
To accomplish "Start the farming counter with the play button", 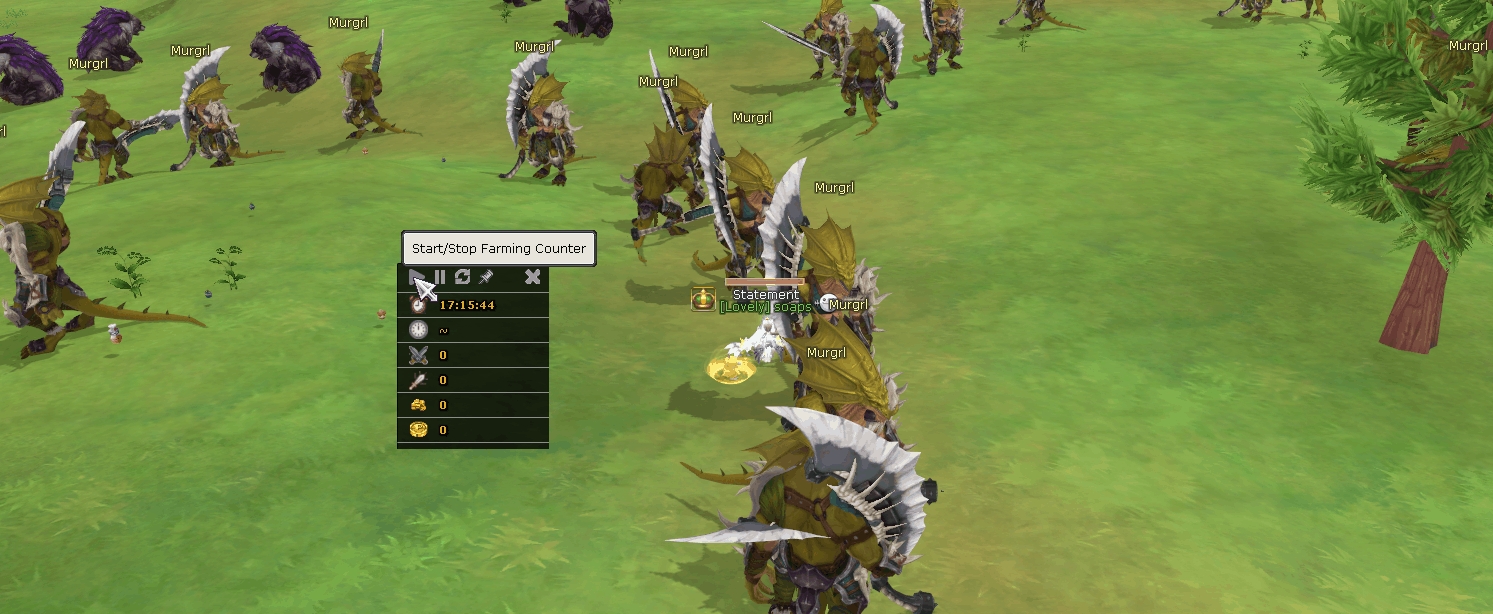I will (417, 277).
